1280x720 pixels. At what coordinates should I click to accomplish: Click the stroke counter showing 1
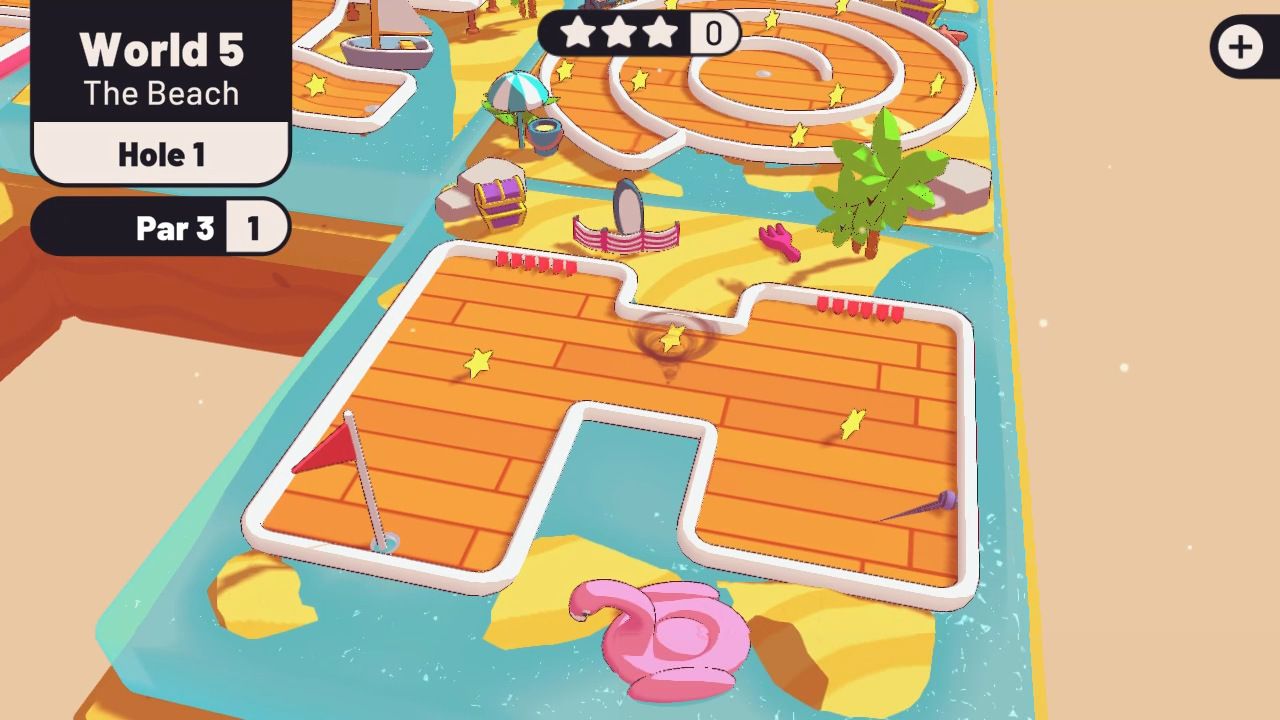click(256, 228)
